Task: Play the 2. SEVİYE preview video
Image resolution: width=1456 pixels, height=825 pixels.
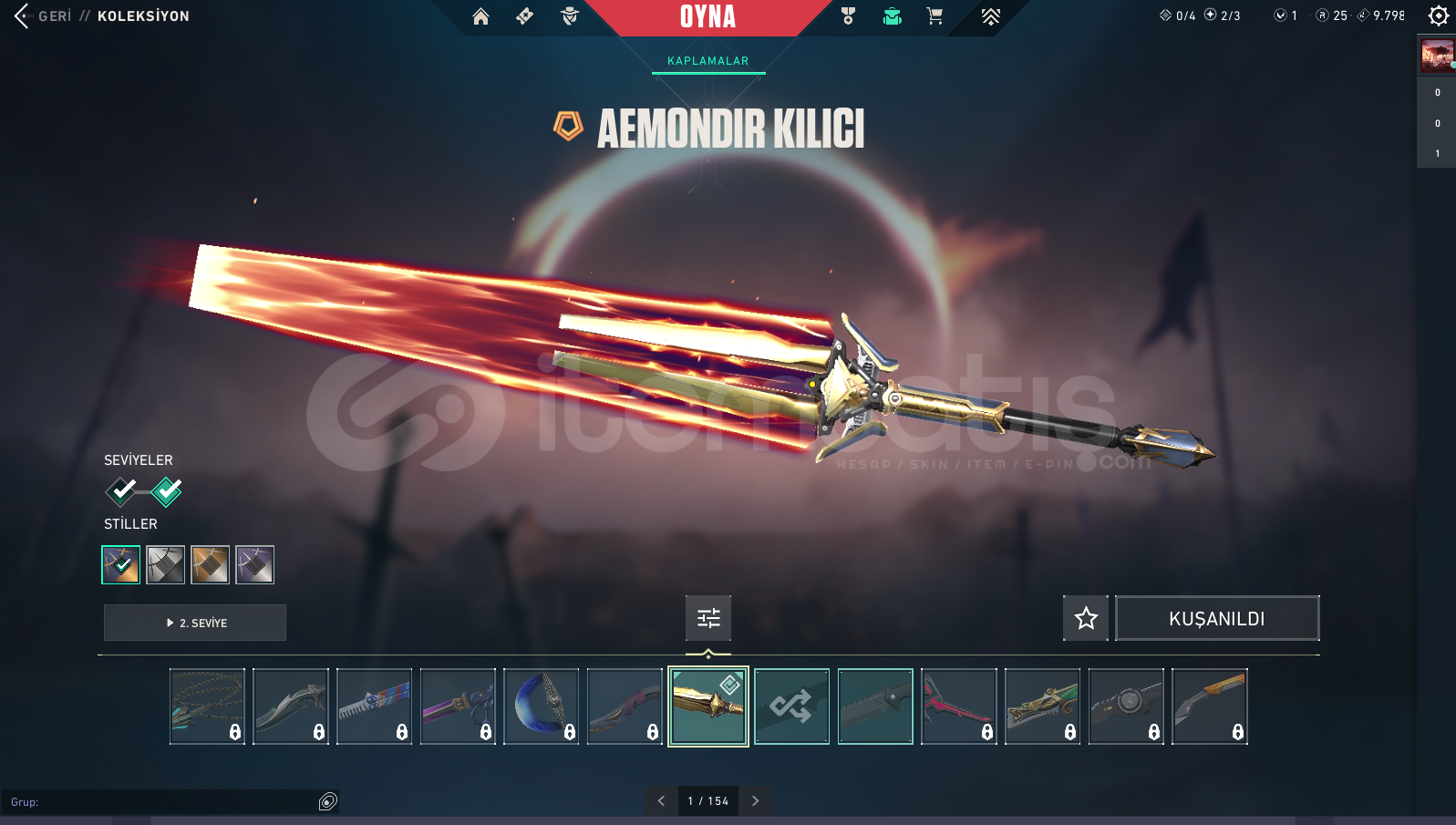Action: (195, 623)
